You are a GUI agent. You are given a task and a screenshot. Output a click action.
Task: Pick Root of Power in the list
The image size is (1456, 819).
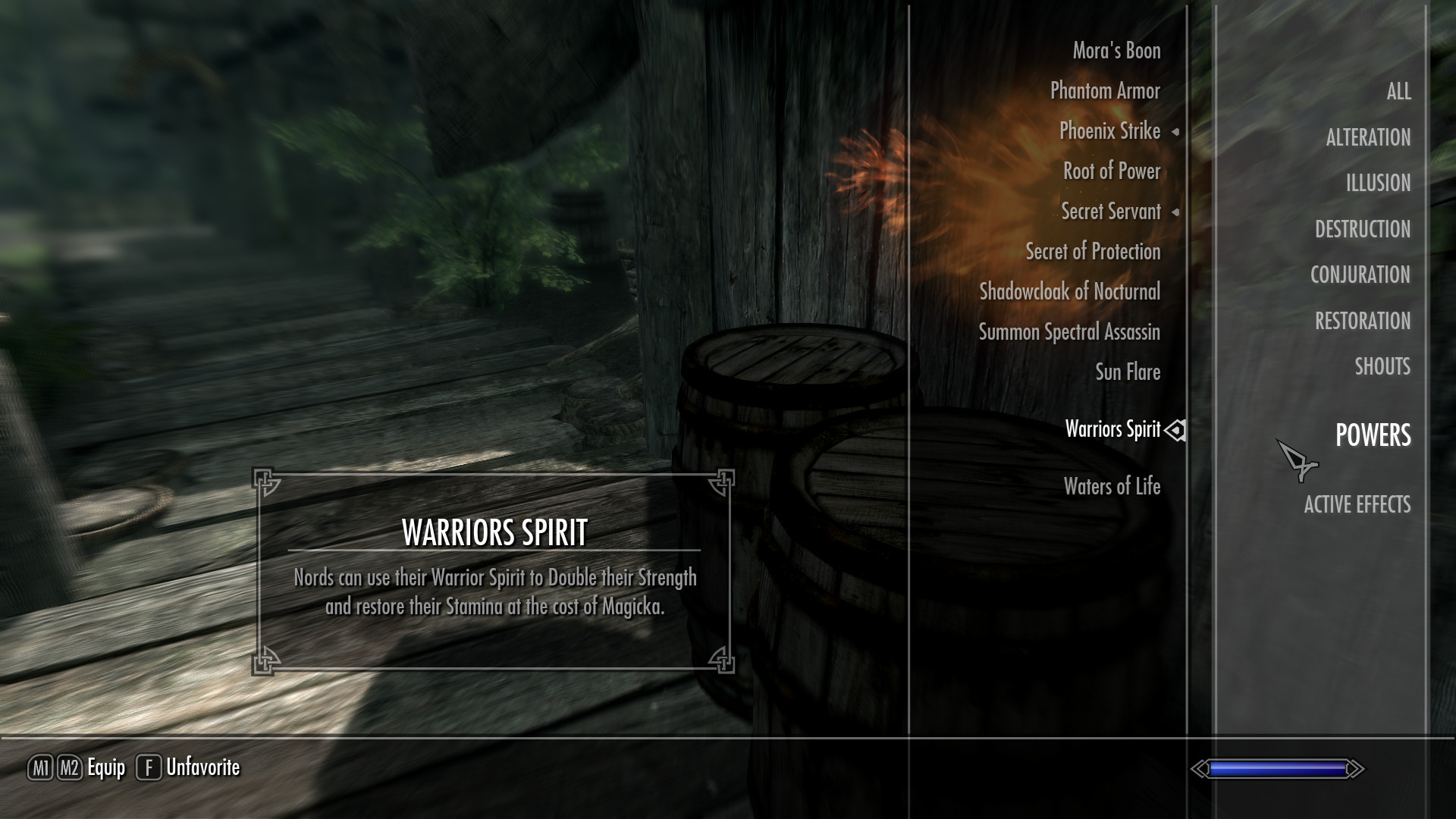pos(1111,171)
